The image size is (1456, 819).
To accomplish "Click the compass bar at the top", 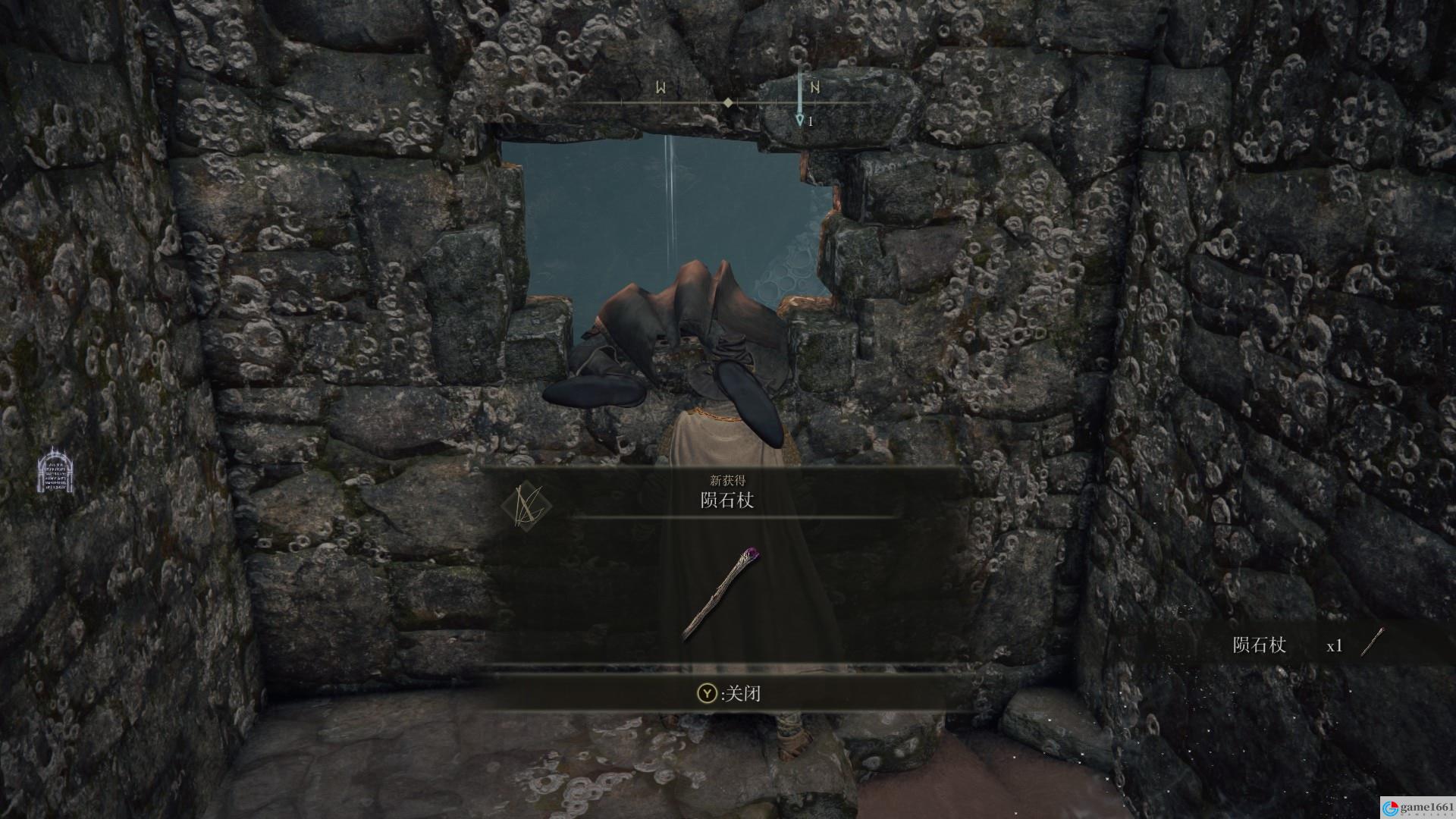I will pyautogui.click(x=726, y=102).
